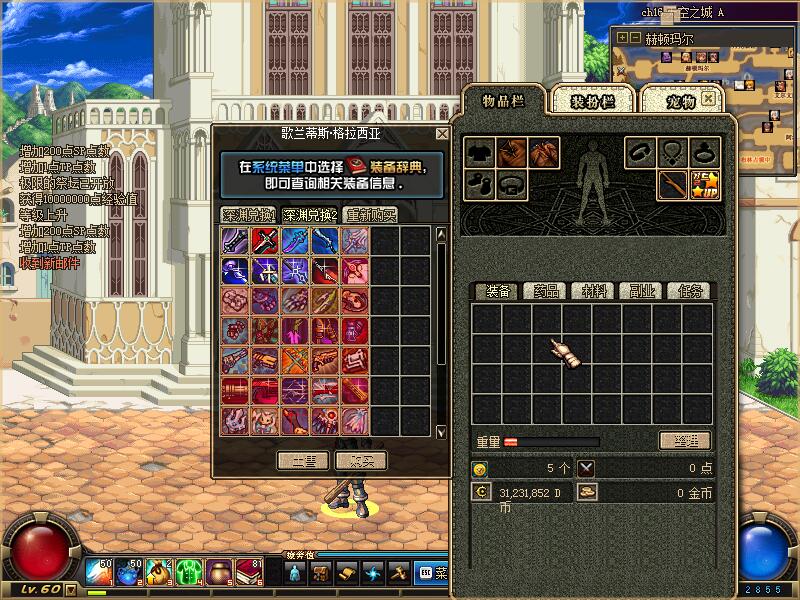Image resolution: width=800 pixels, height=600 pixels.
Task: Click the 购买 buy button
Action: [360, 460]
